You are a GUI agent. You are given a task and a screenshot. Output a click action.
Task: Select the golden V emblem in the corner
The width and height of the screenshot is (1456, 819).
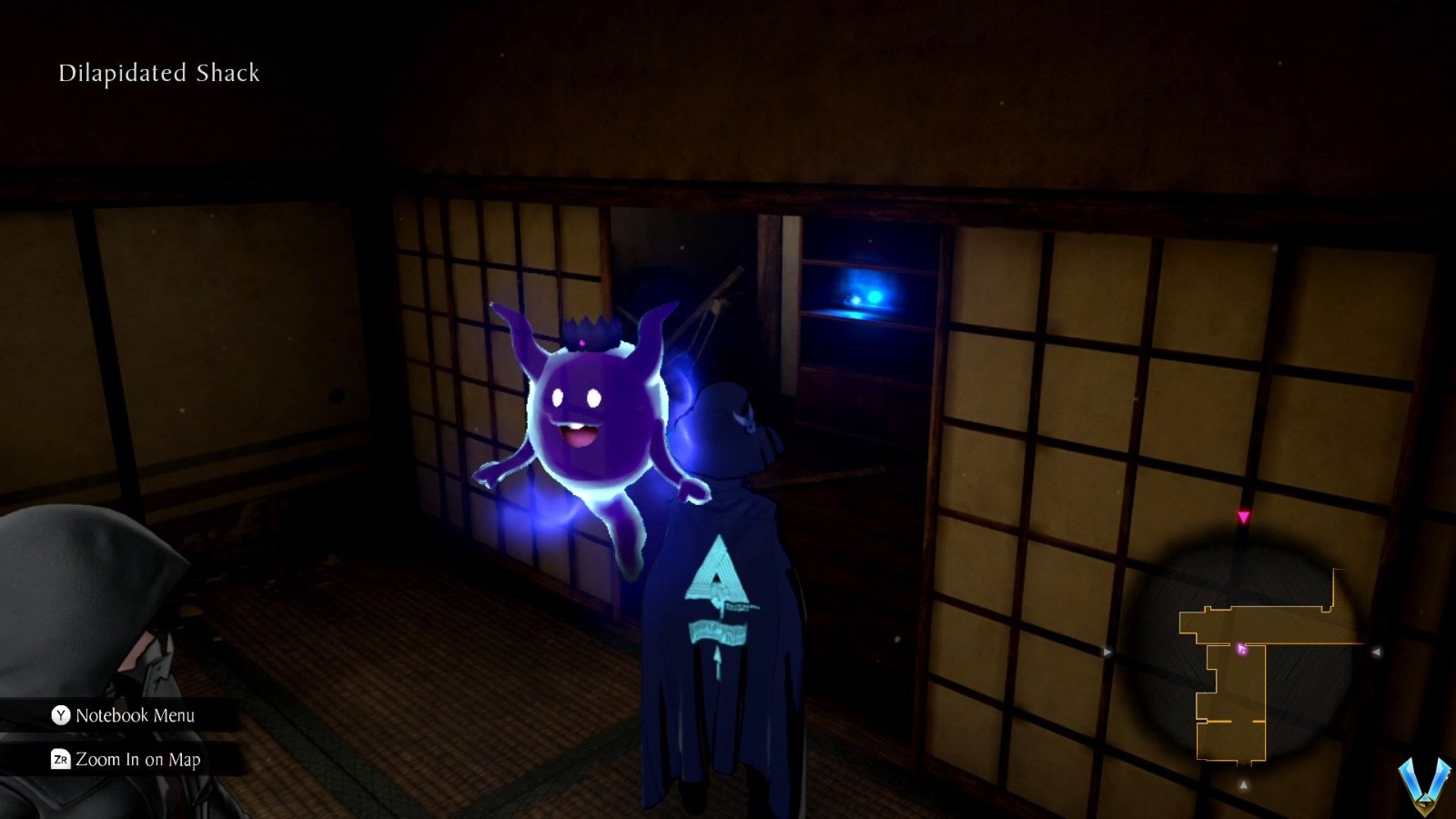pos(1422,784)
